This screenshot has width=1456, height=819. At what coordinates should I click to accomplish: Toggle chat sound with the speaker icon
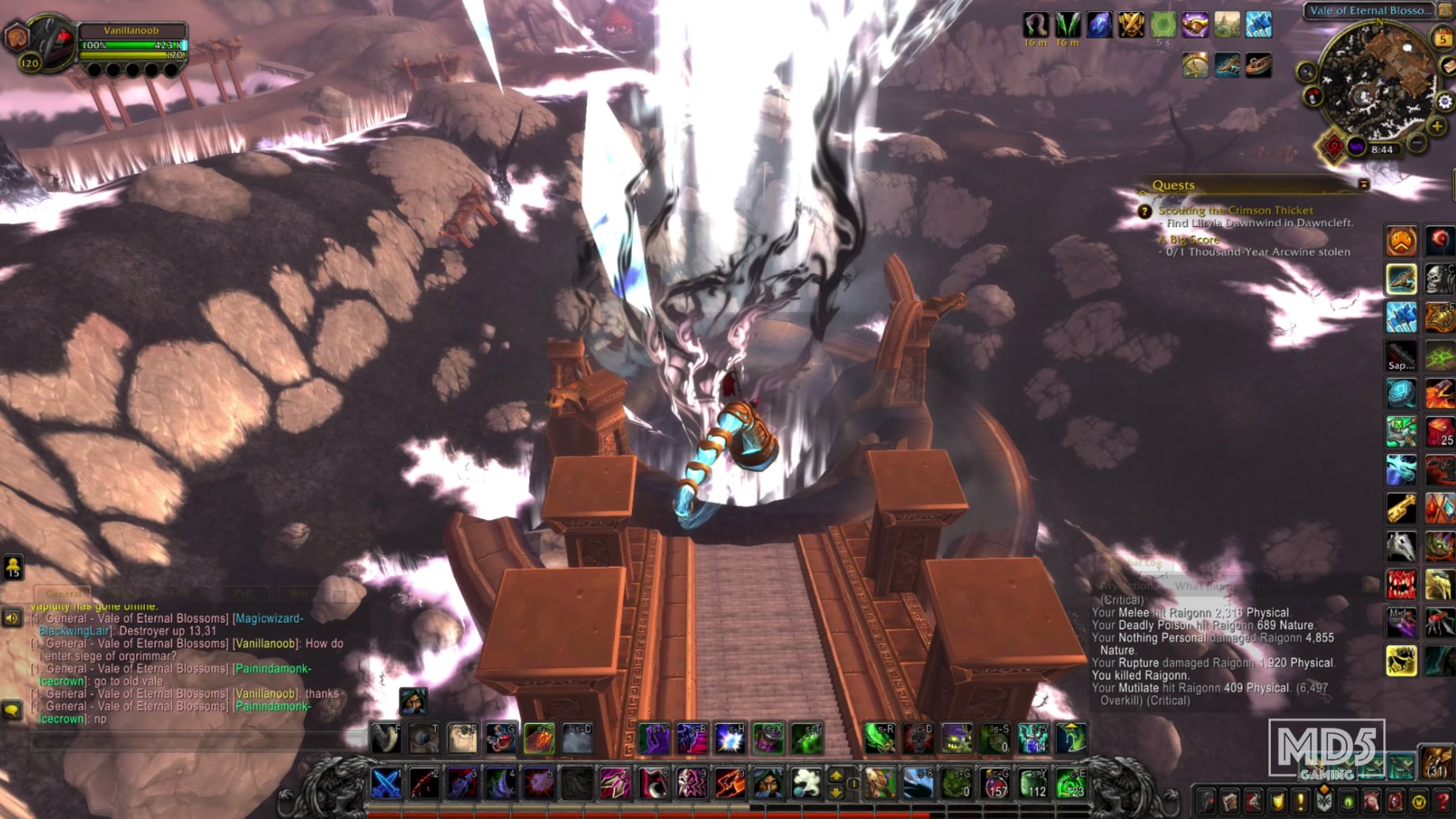11,619
